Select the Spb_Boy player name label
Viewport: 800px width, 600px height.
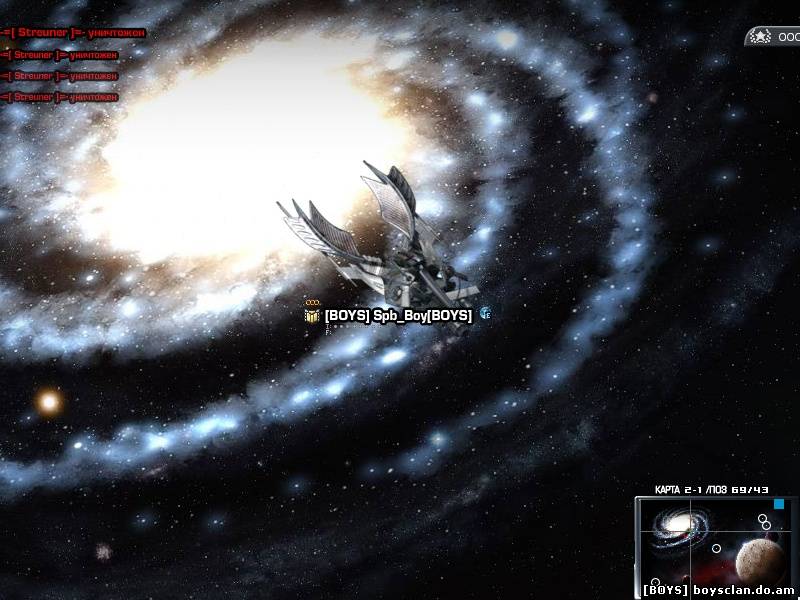pos(398,315)
